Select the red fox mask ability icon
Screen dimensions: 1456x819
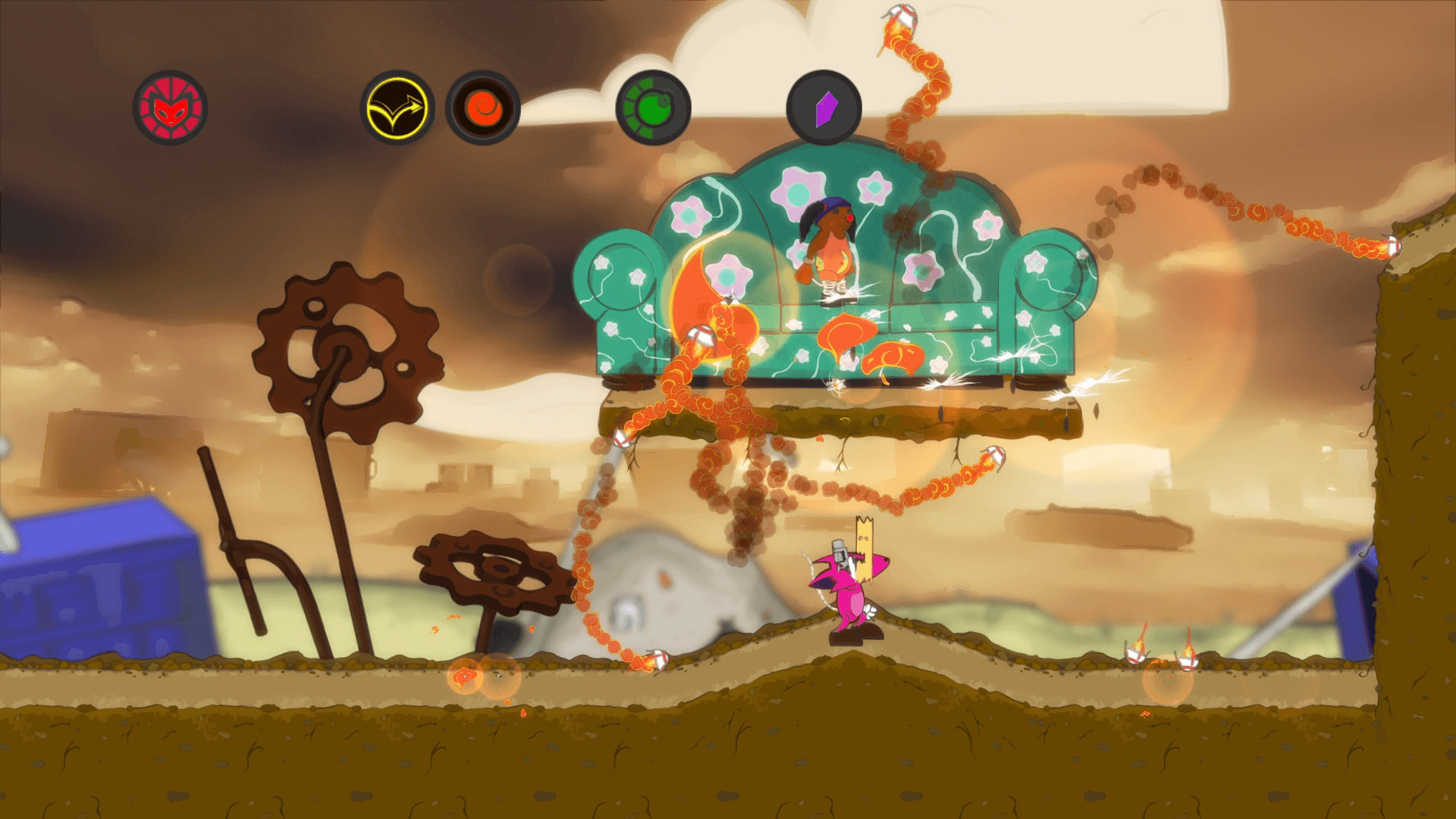click(172, 108)
